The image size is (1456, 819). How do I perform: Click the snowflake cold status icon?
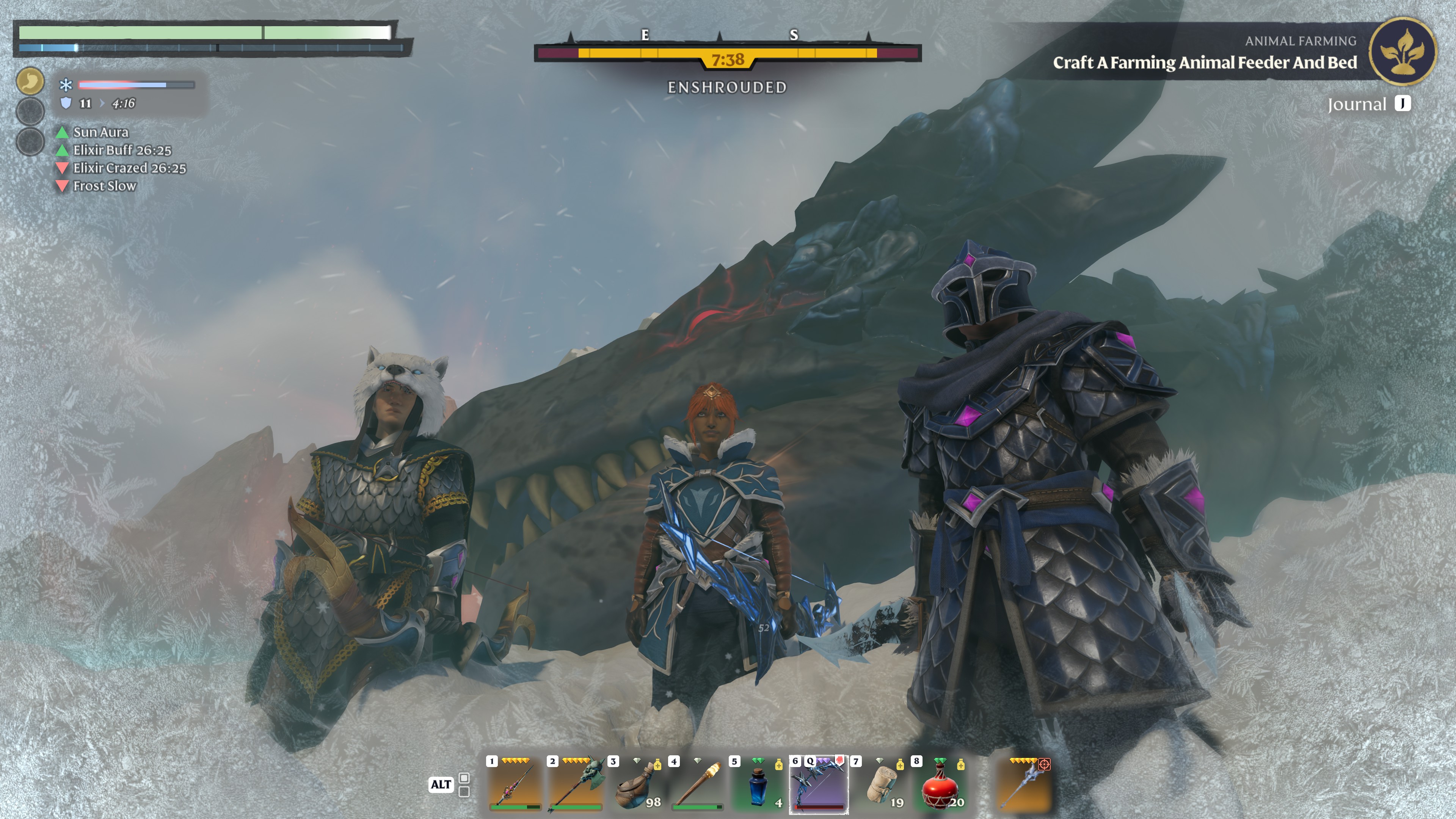(x=66, y=85)
